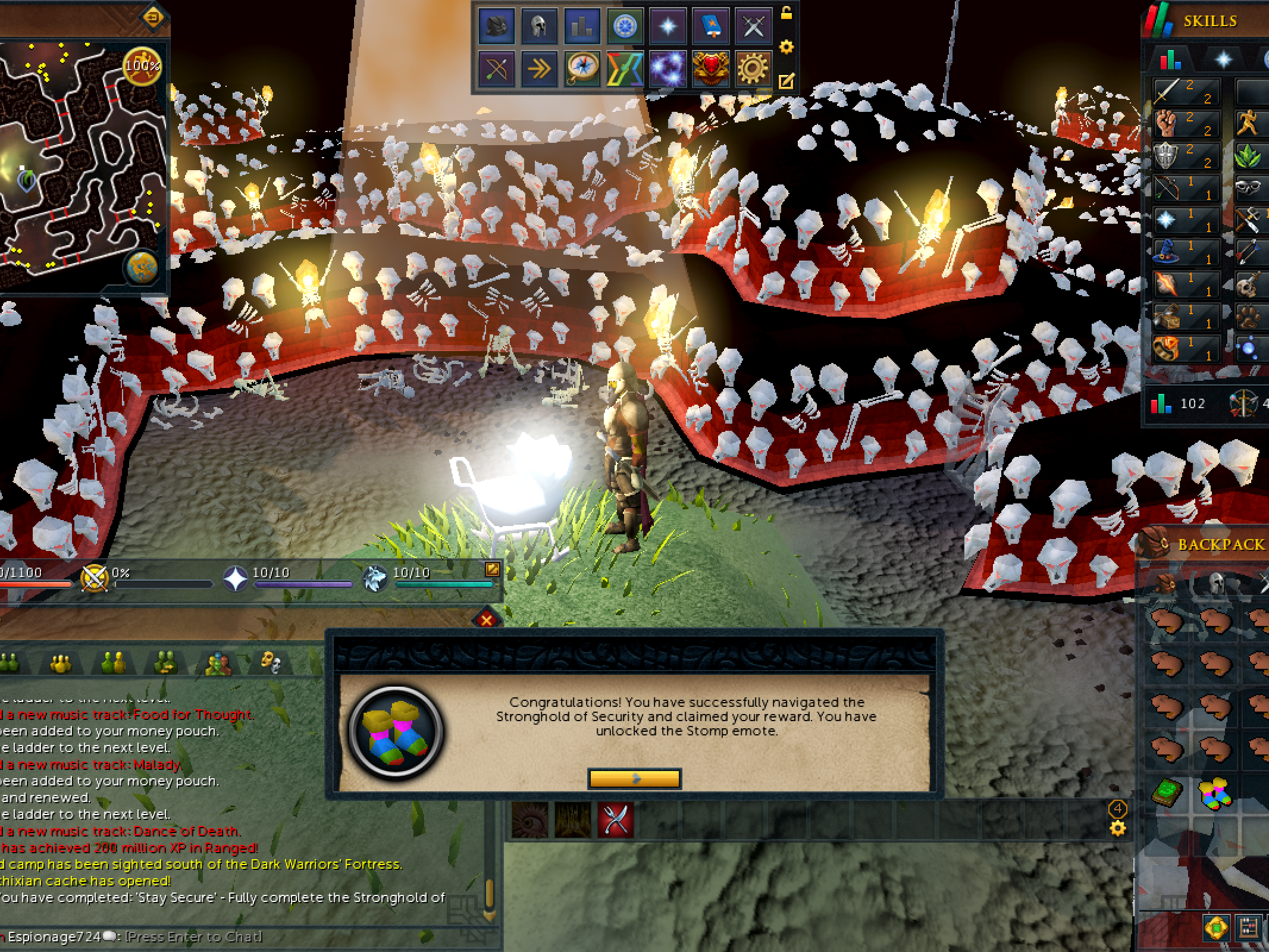Toggle run using the 100% energy orb

[x=142, y=65]
